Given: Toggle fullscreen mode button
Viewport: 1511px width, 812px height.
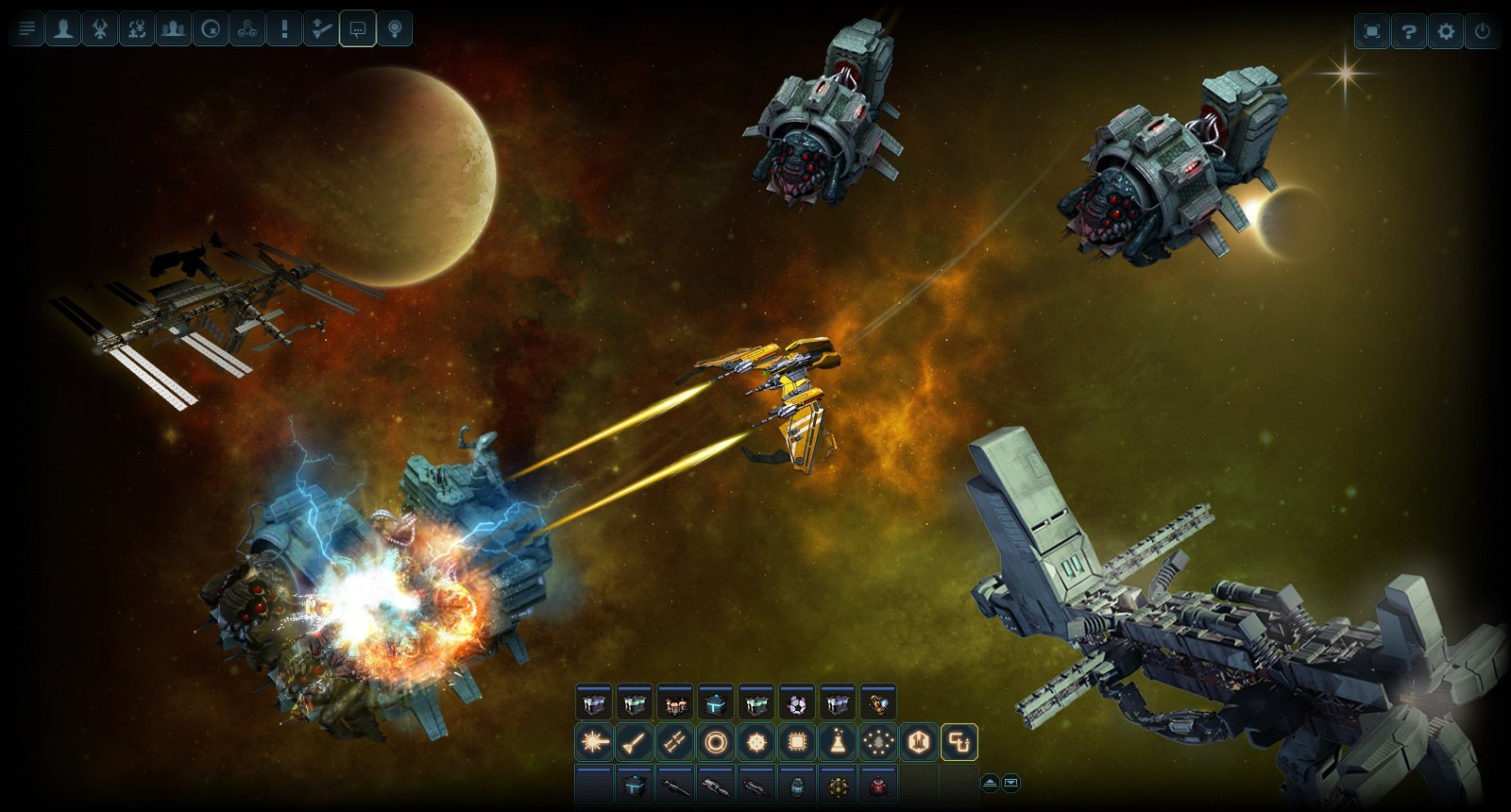Looking at the screenshot, I should click(1372, 32).
